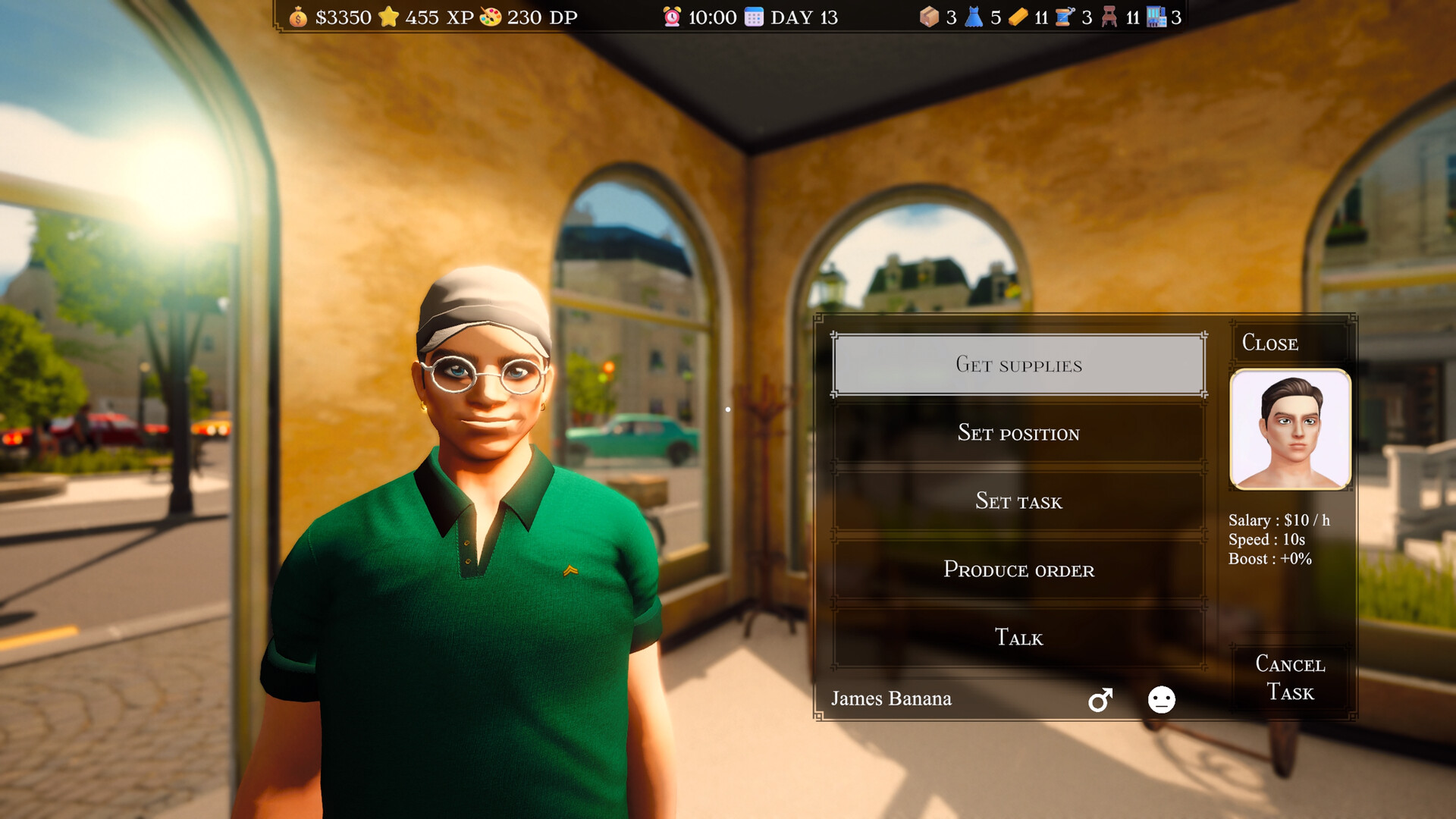Select the blue dress inventory icon
This screenshot has height=819, width=1456.
click(x=975, y=17)
